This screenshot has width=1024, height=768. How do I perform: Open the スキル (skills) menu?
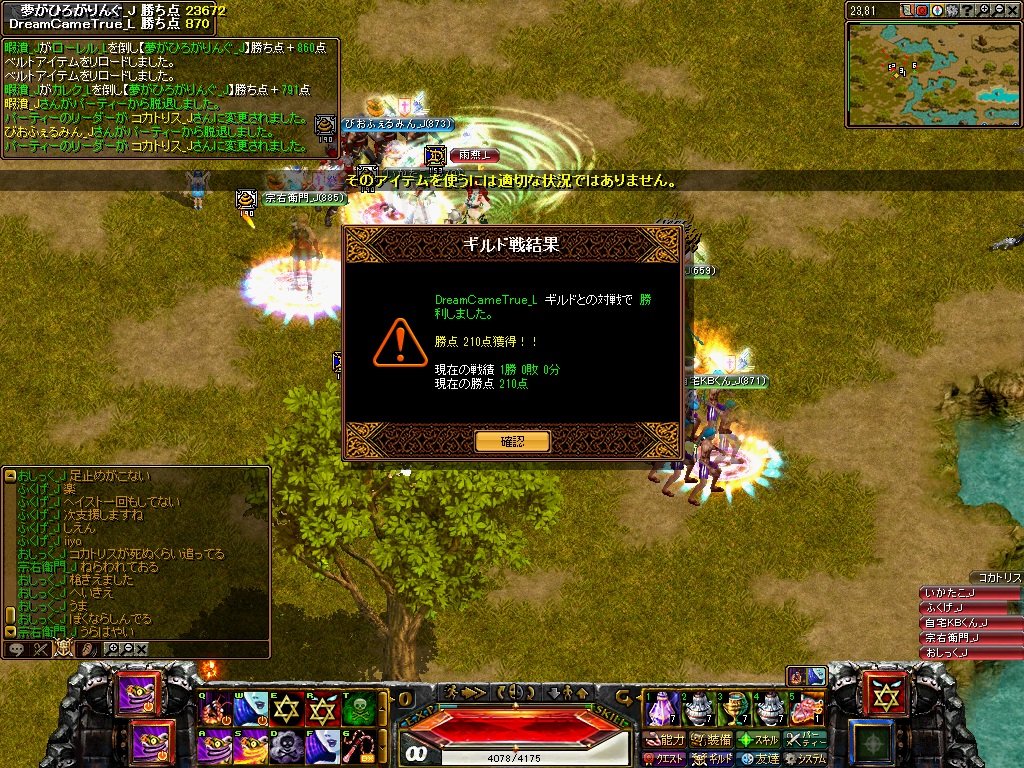pyautogui.click(x=759, y=740)
